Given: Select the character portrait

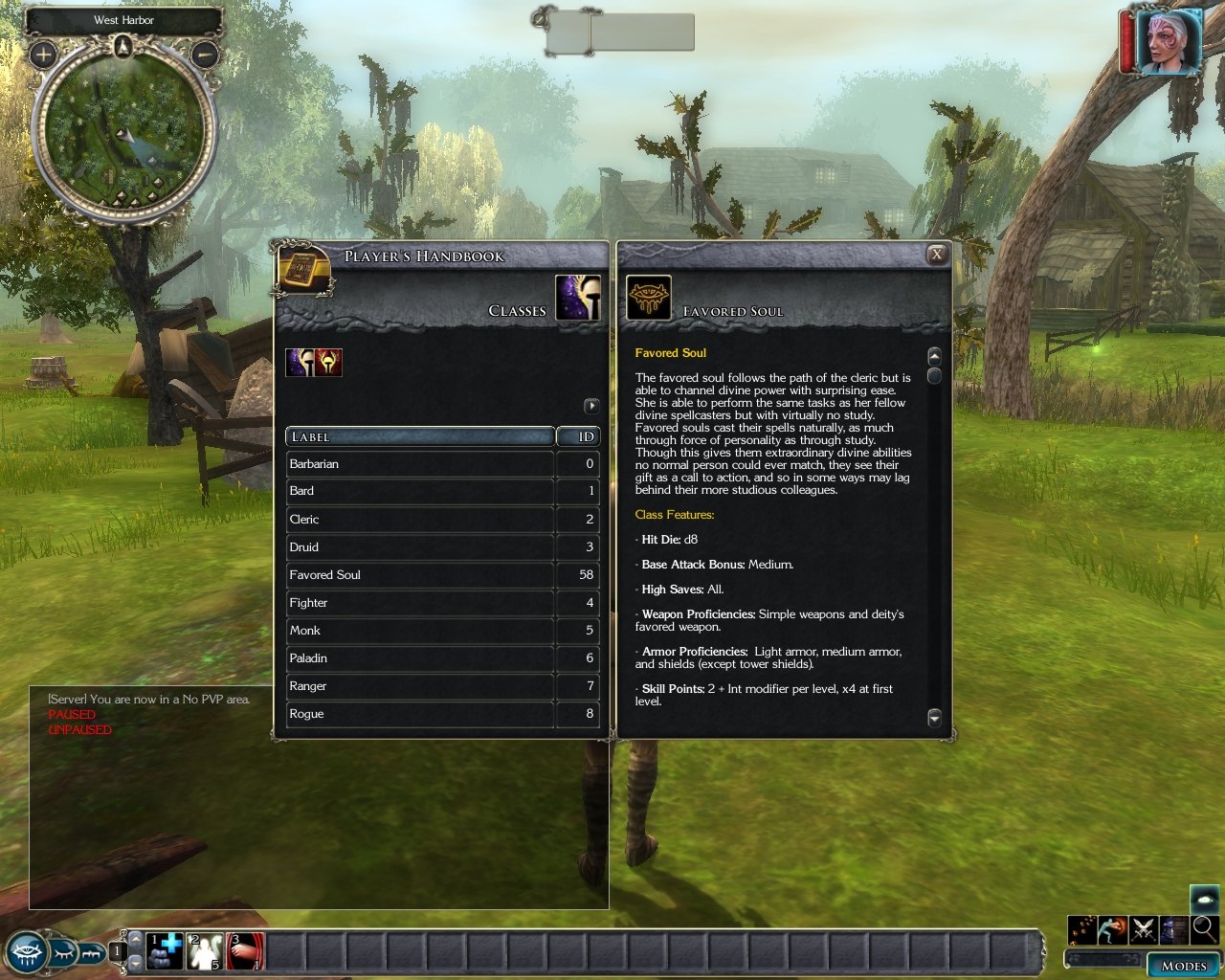Looking at the screenshot, I should click(x=1169, y=41).
